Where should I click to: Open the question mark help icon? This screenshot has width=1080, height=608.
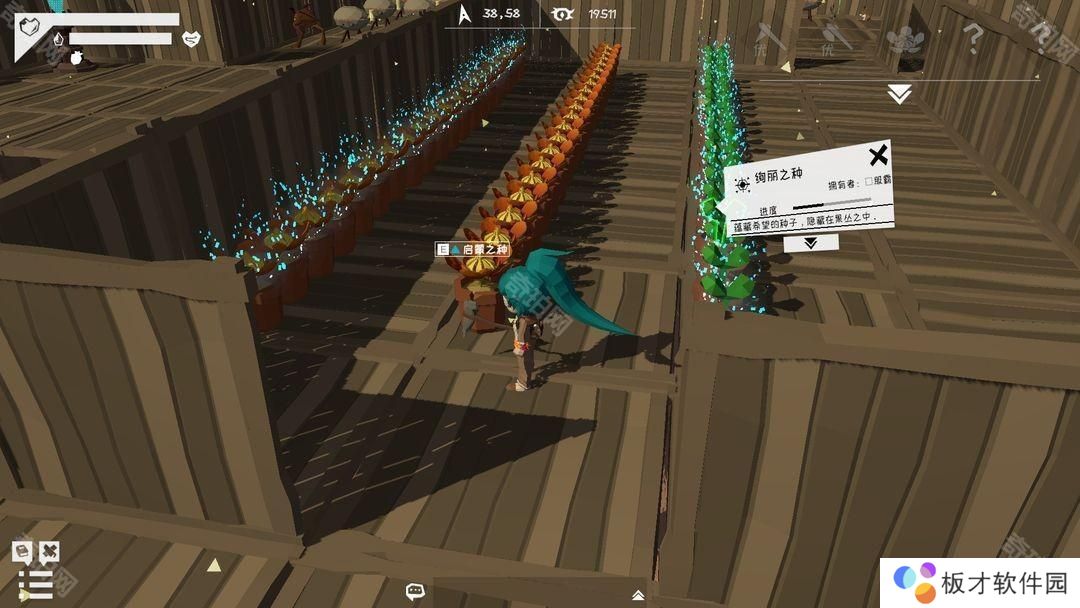972,39
